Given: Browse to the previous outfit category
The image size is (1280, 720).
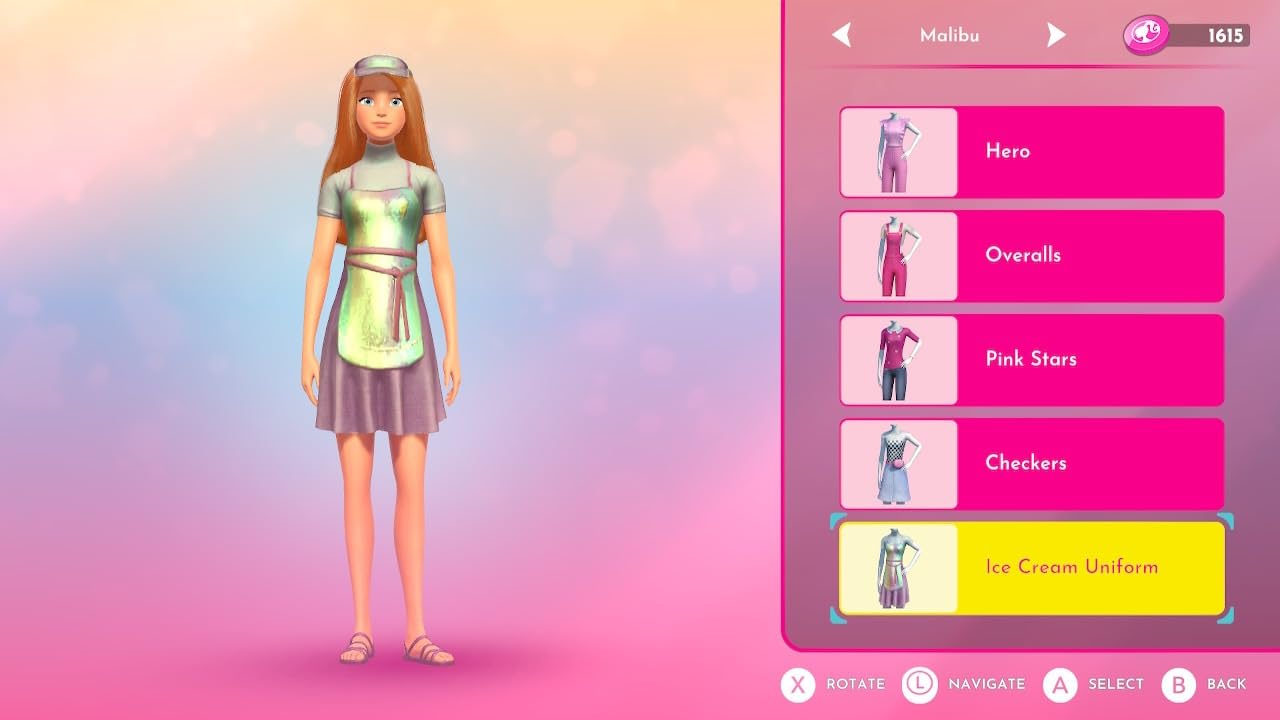Looking at the screenshot, I should click(x=841, y=35).
